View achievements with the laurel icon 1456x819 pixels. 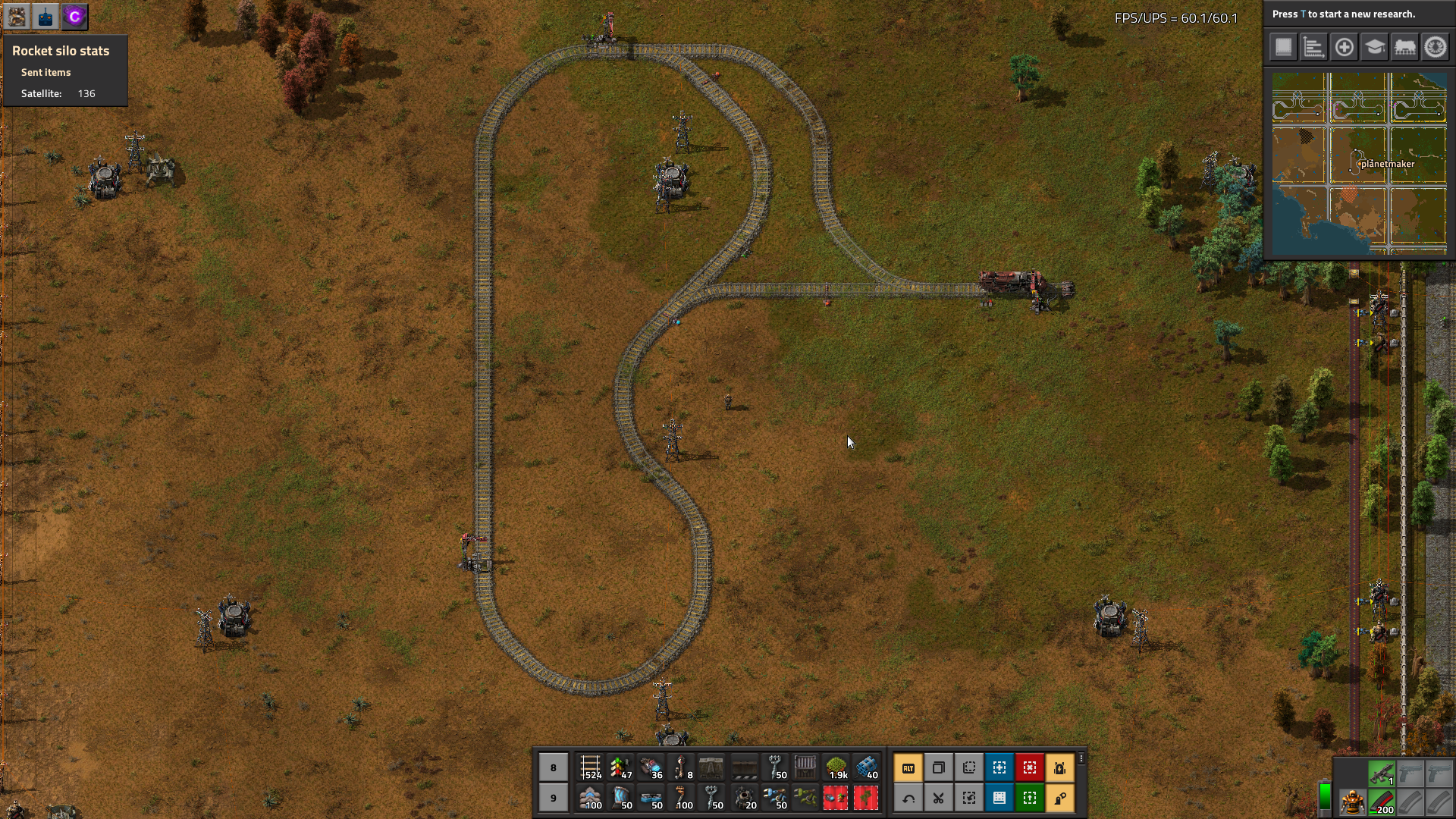tap(1436, 46)
